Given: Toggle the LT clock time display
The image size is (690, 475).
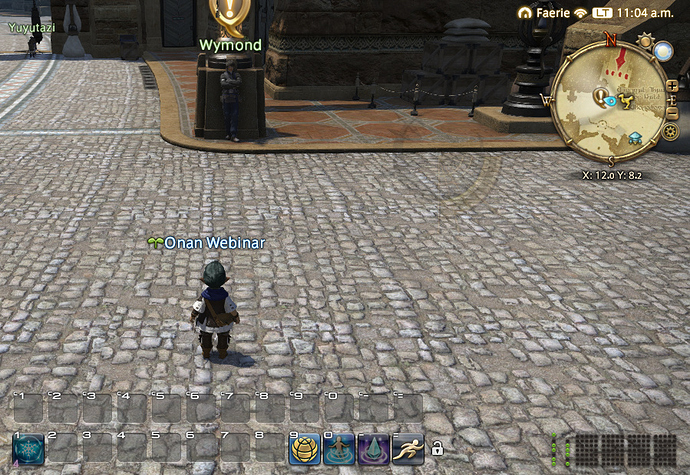Looking at the screenshot, I should pos(603,13).
